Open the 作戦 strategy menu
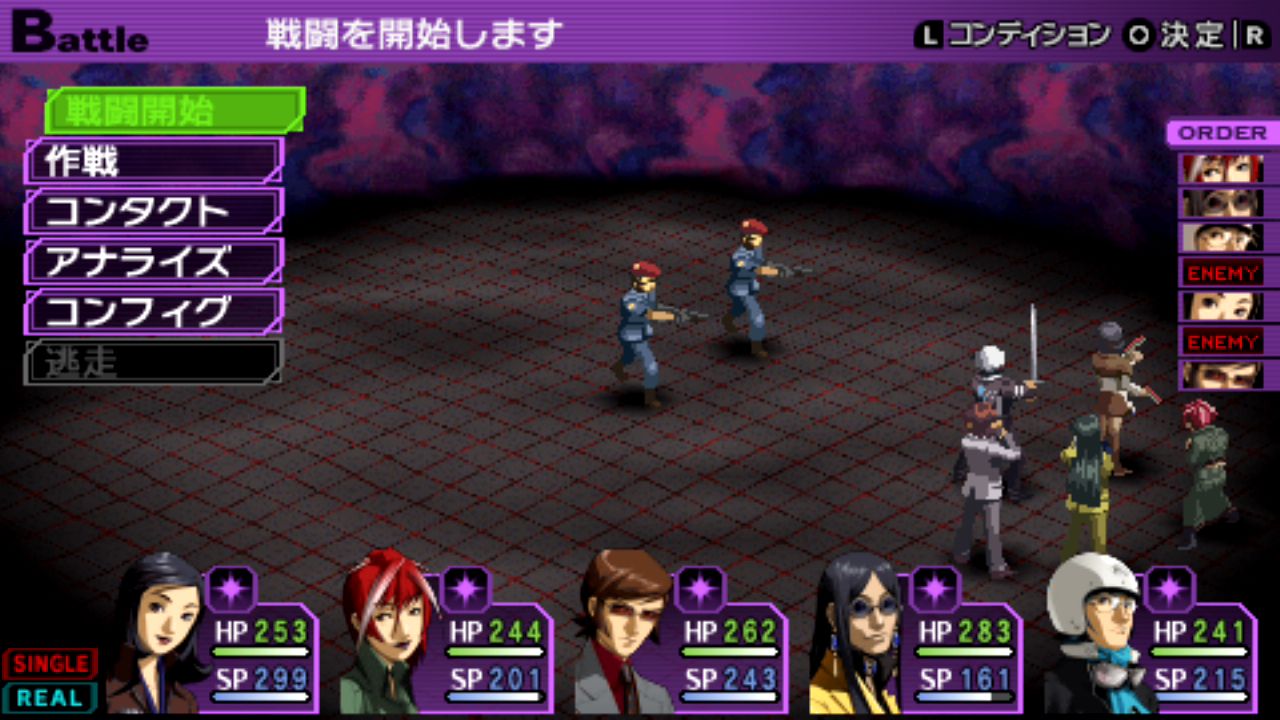Viewport: 1280px width, 720px height. [x=154, y=161]
